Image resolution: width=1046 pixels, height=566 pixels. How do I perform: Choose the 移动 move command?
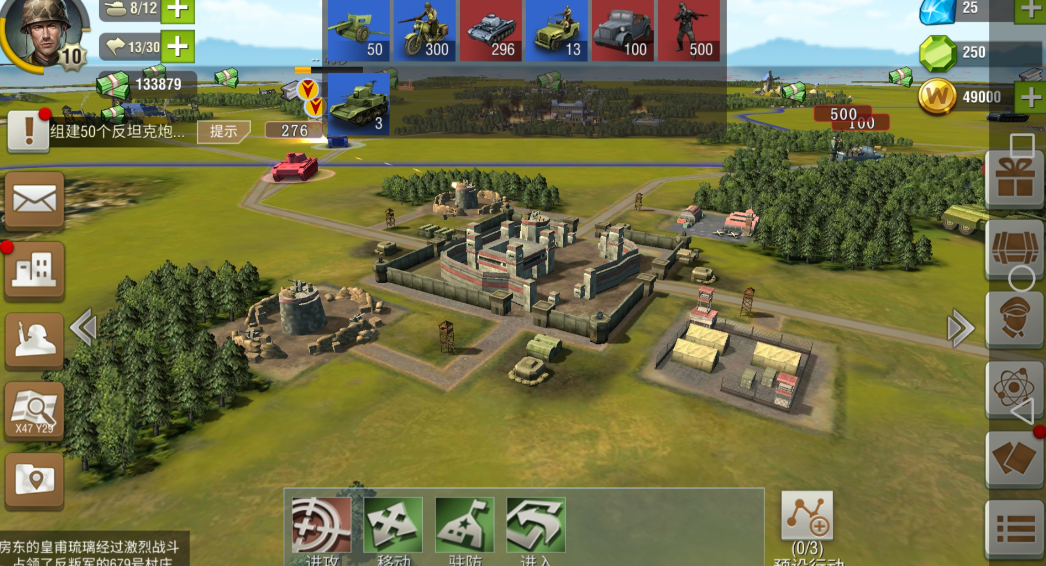393,526
